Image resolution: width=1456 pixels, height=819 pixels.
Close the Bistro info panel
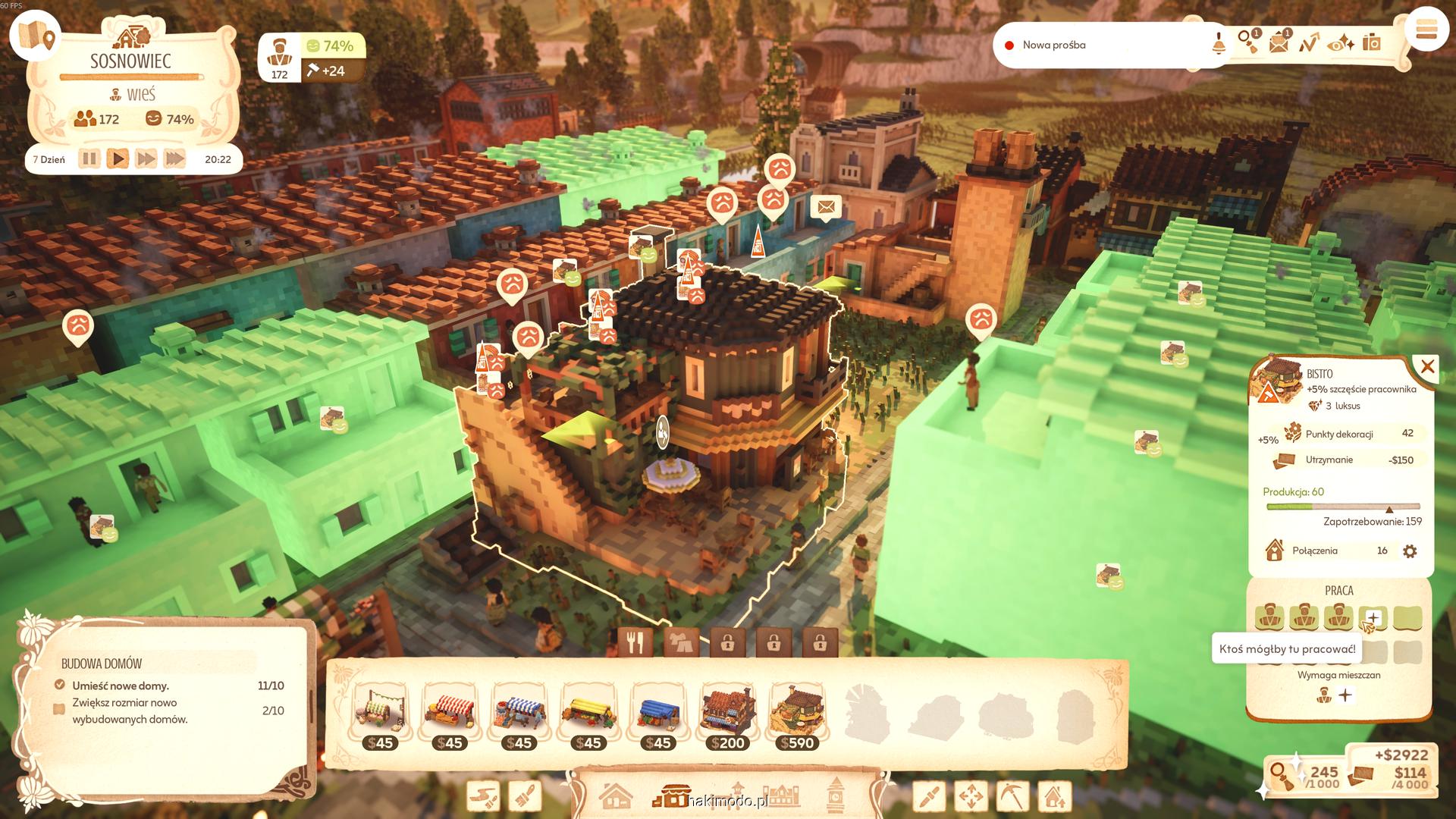coord(1427,368)
